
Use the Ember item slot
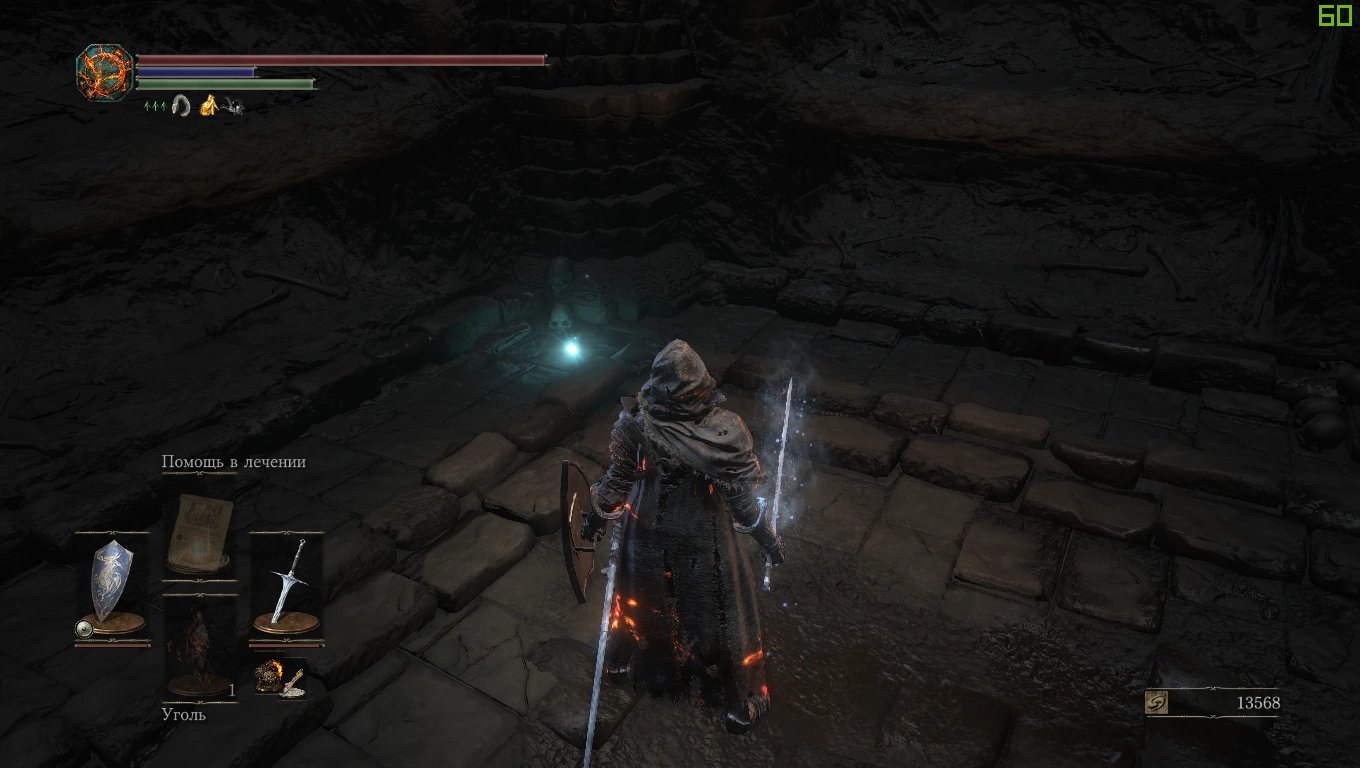pos(200,645)
